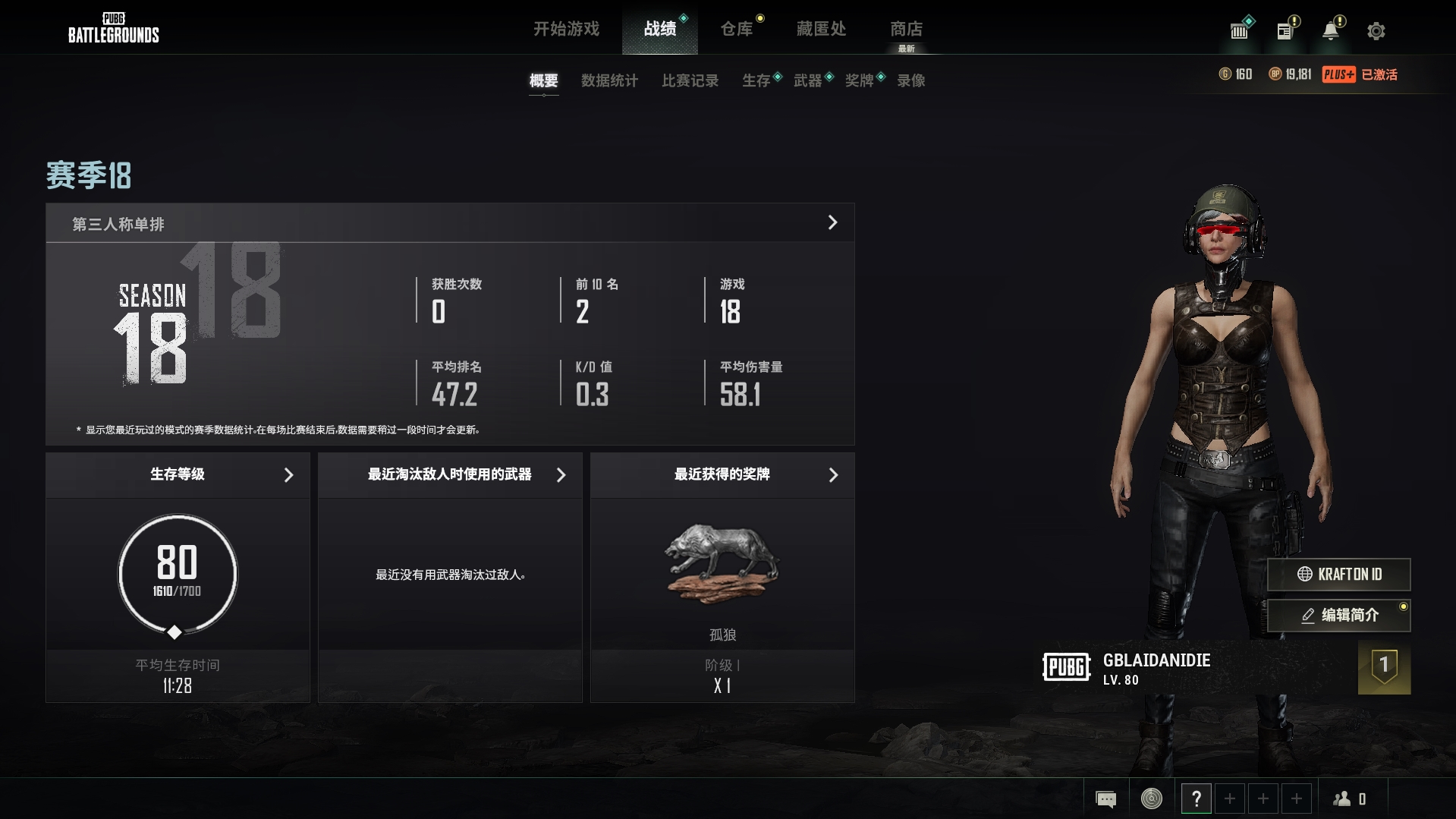1456x819 pixels.
Task: Click the question mark player slot
Action: 1197,798
